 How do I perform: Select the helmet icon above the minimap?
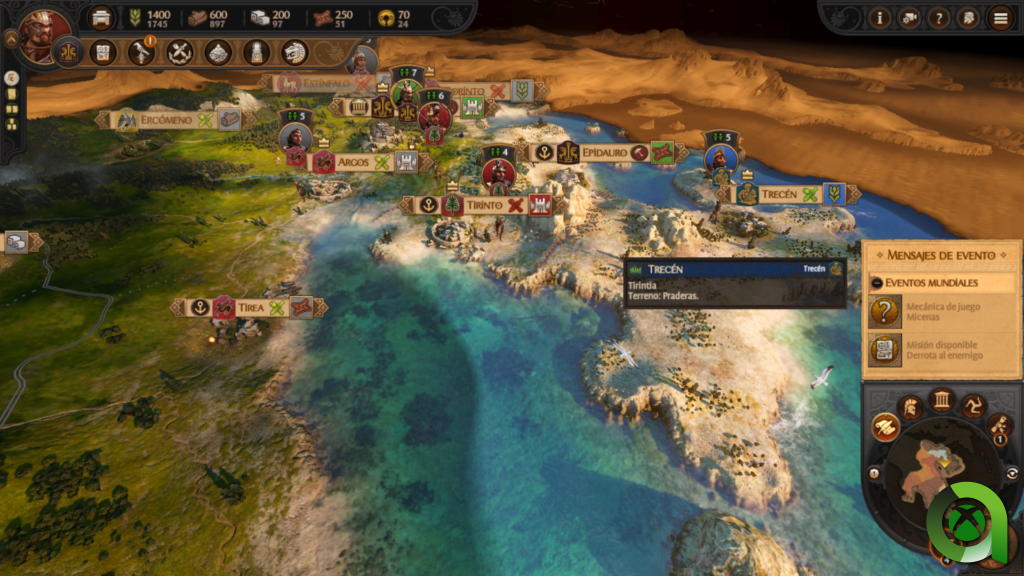pyautogui.click(x=910, y=406)
